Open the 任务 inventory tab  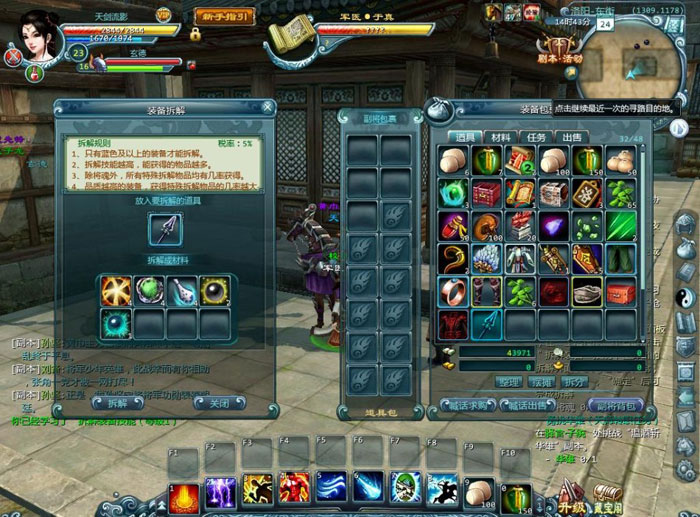click(536, 137)
